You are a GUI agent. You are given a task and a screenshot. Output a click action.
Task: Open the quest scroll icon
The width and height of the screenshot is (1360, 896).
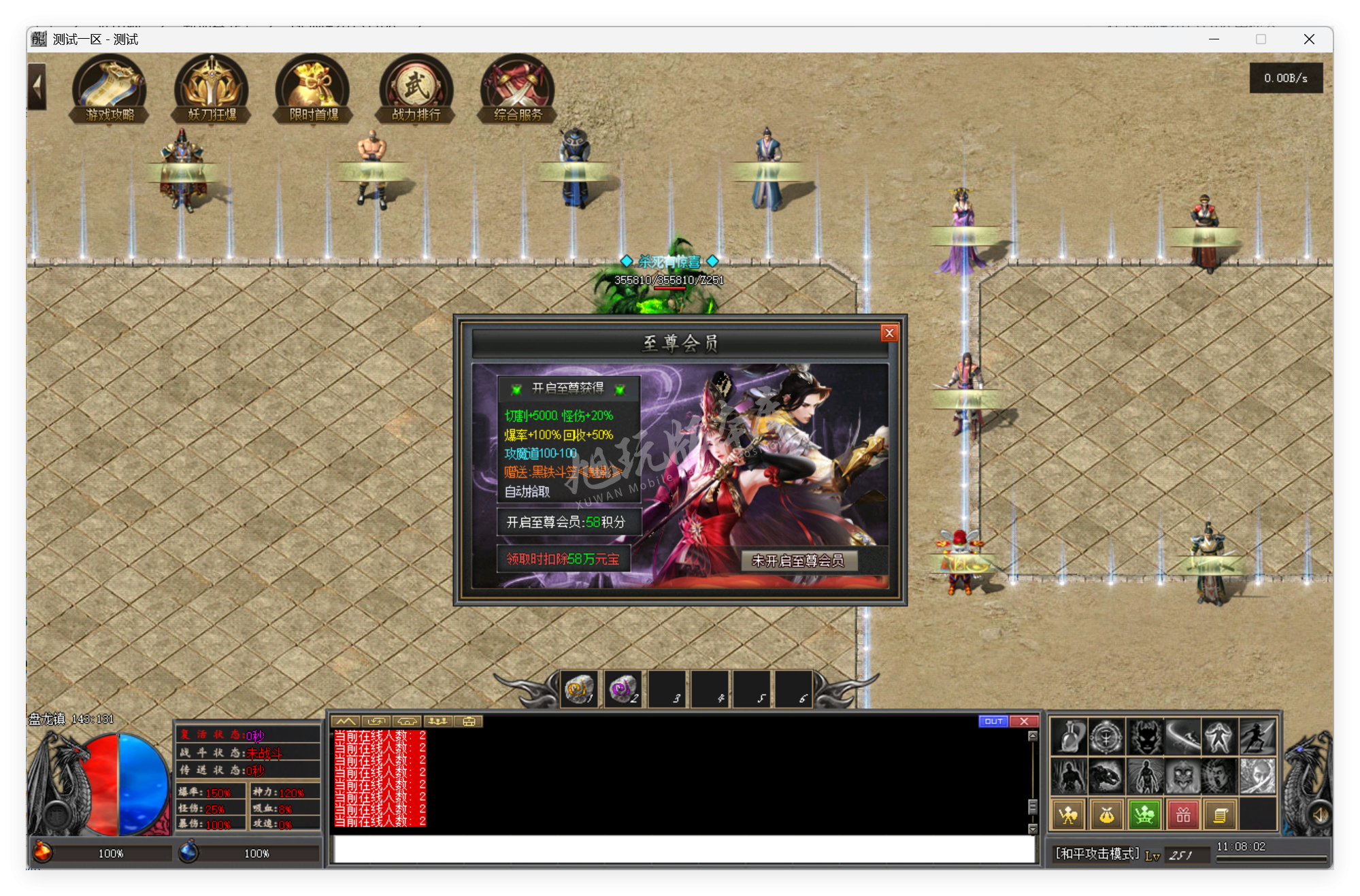pos(1221,813)
